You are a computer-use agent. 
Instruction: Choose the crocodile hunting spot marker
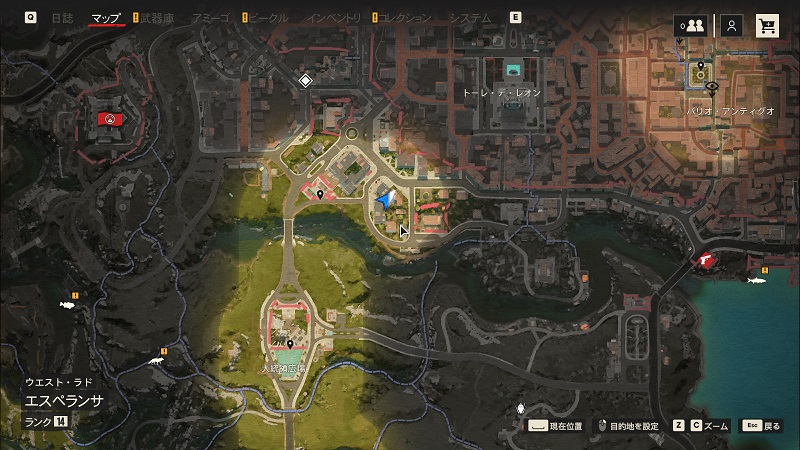point(156,360)
